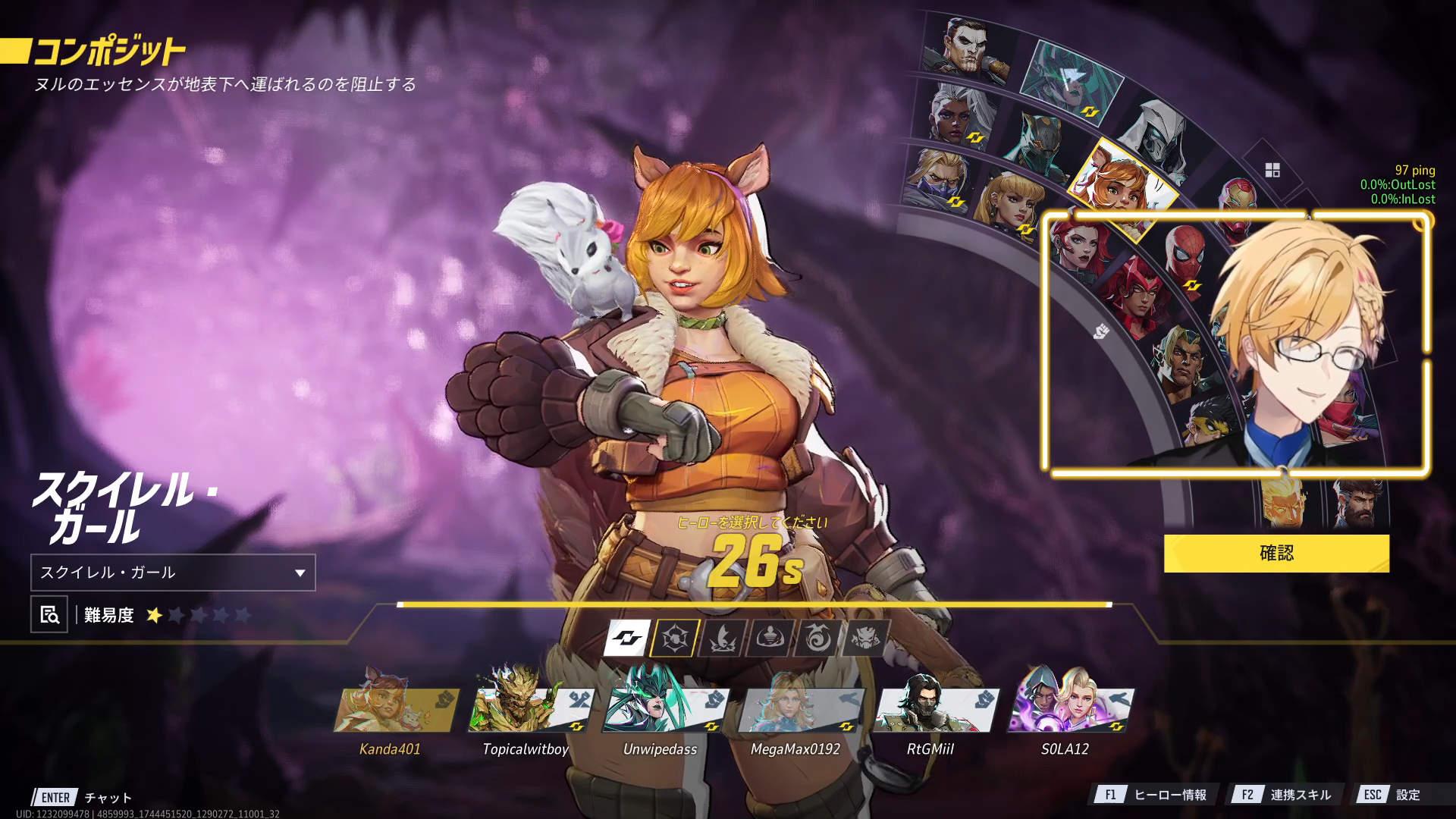Open hero details with the magnifier icon
Viewport: 1456px width, 819px height.
[x=49, y=614]
